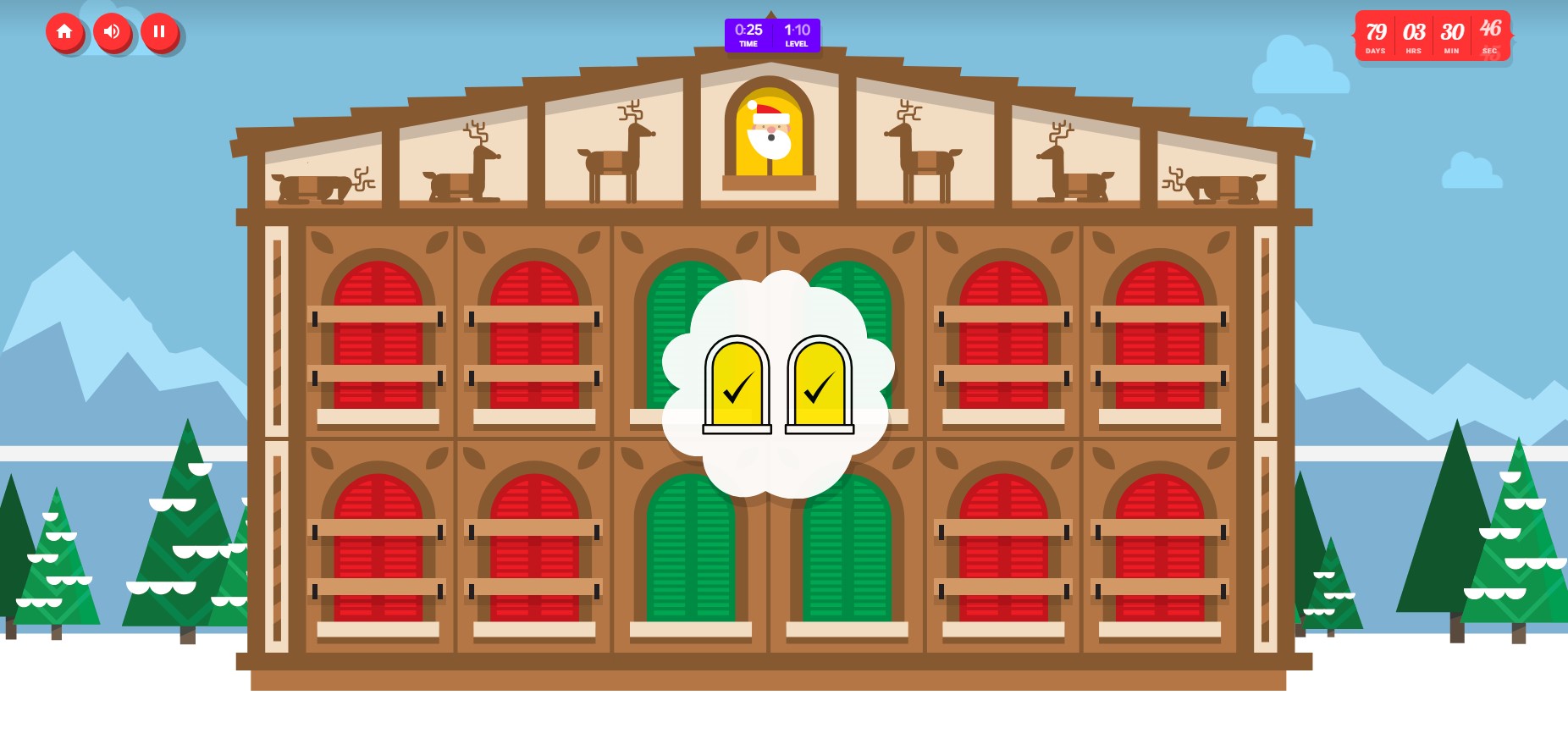Click the red Home icon

(65, 32)
